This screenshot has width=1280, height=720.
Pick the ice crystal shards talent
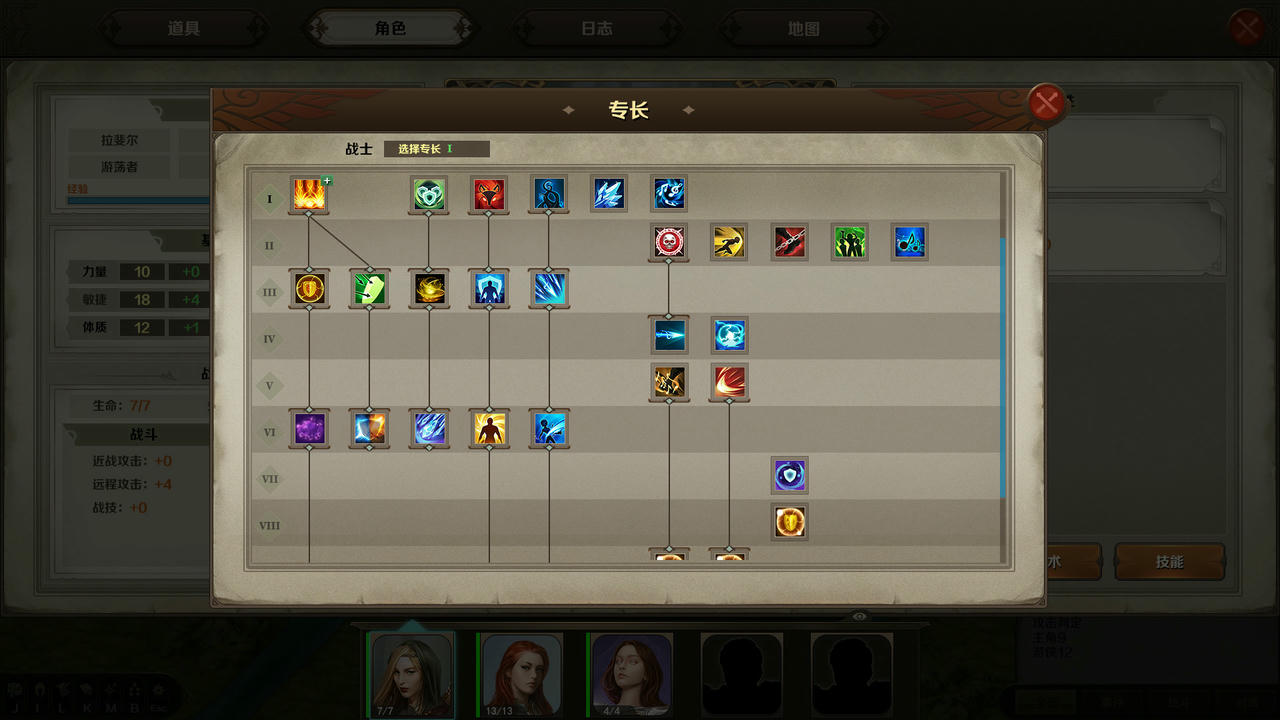[x=609, y=194]
